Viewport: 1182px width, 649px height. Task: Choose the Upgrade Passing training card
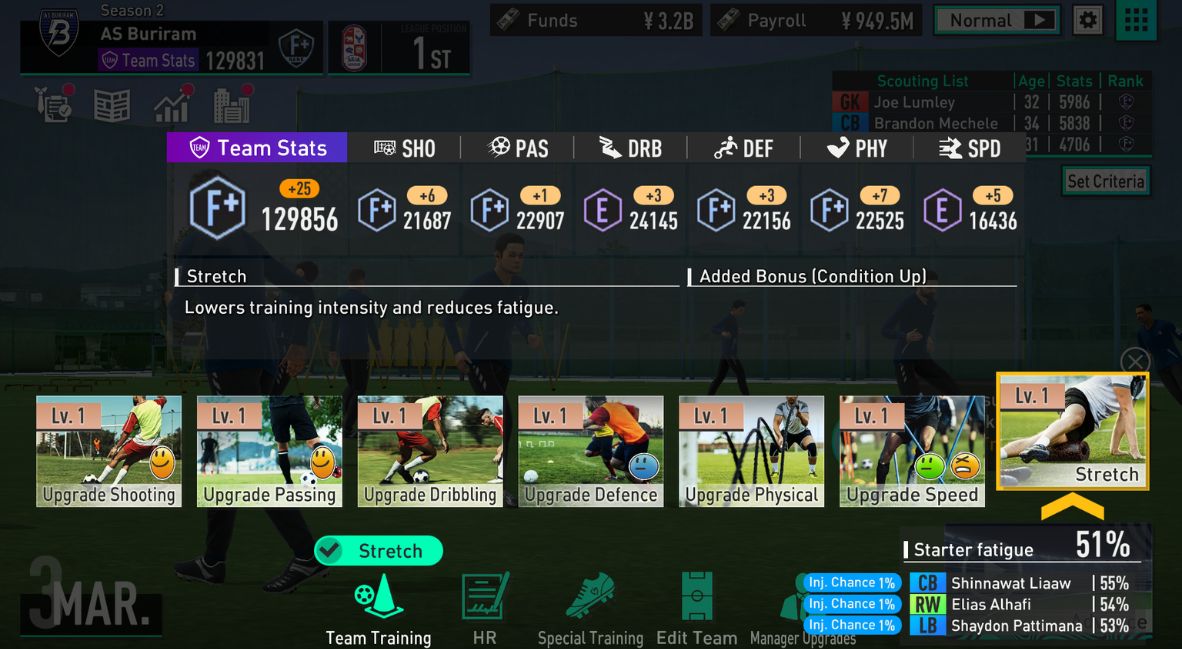(269, 451)
